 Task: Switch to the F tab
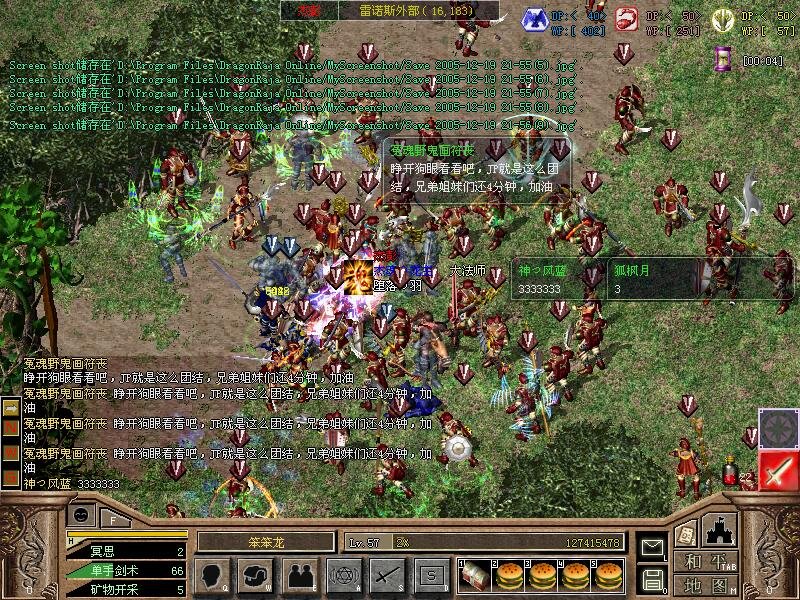(x=113, y=519)
